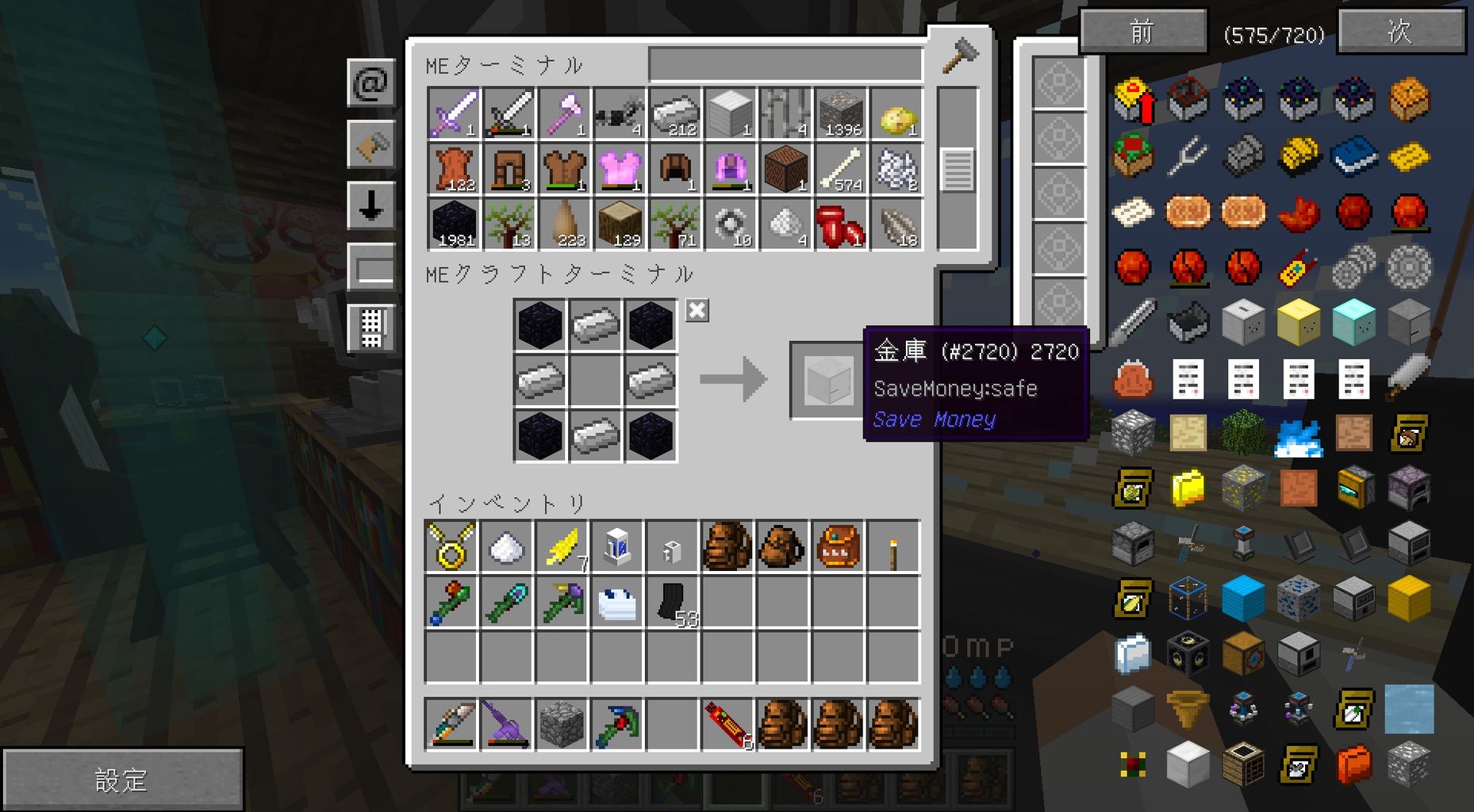
Task: Click the 次 button for the next JEI page
Action: click(x=1400, y=30)
